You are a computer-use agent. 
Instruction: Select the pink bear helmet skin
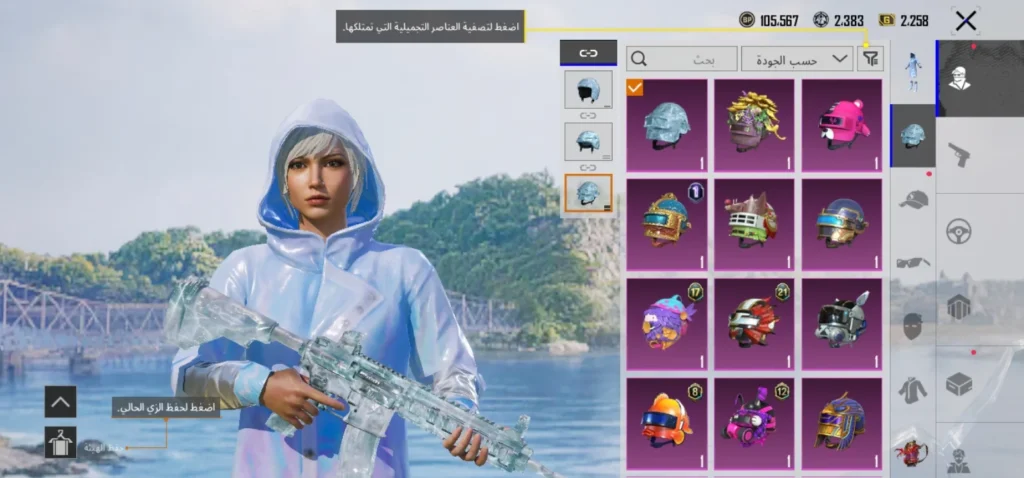842,125
